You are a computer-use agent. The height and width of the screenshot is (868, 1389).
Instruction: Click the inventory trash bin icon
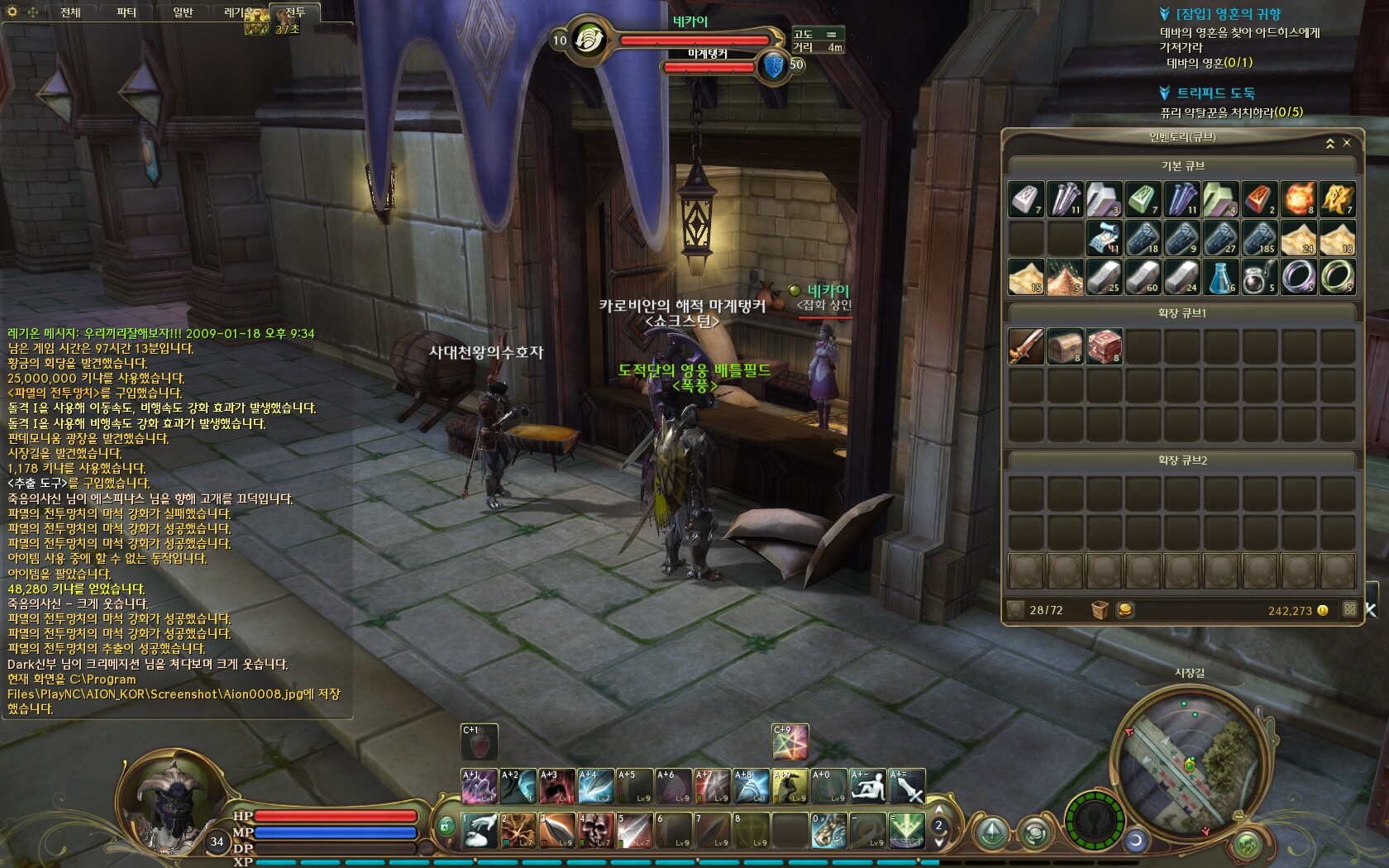[1099, 610]
